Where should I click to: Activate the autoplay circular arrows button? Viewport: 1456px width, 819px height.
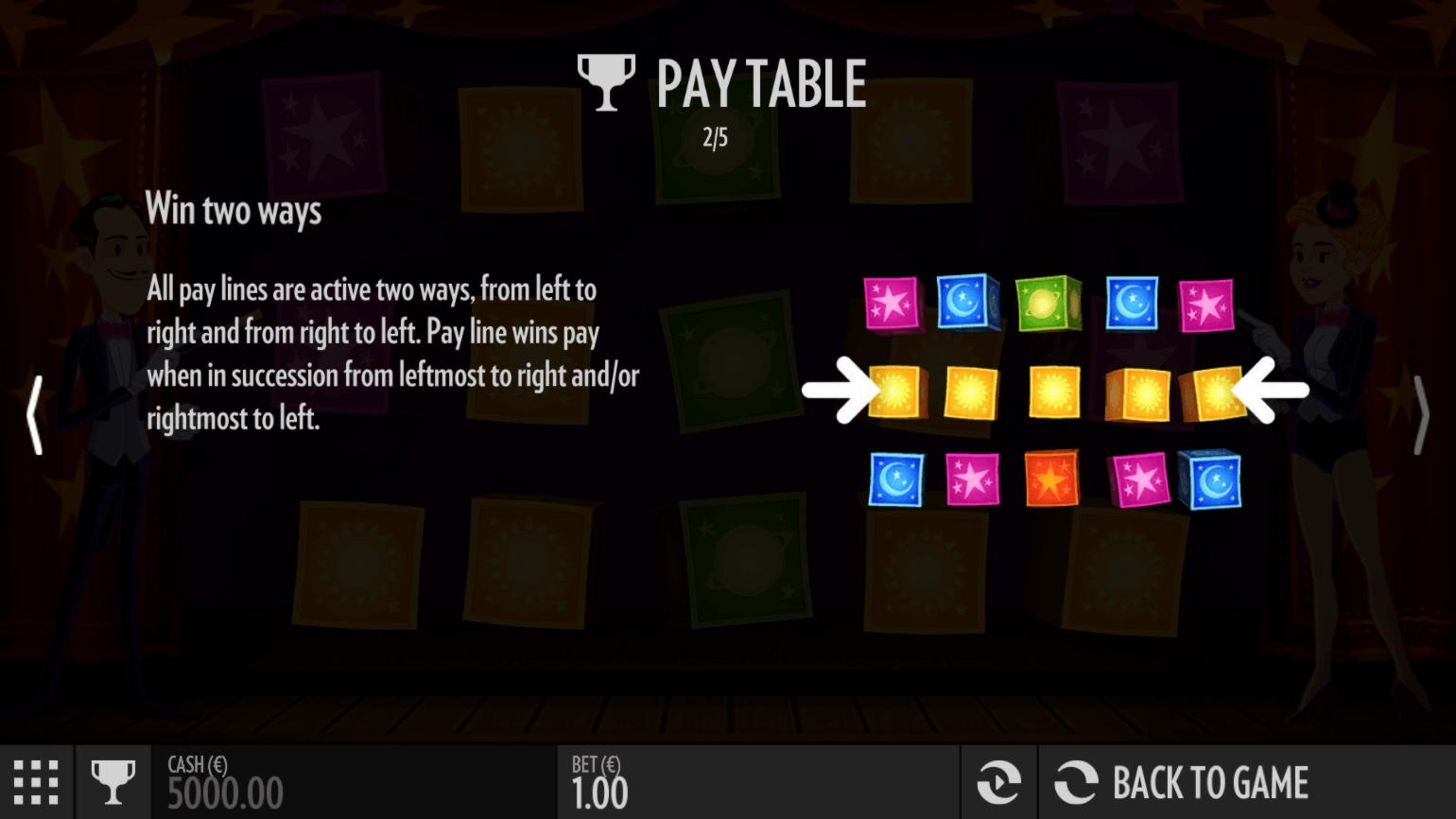point(998,783)
